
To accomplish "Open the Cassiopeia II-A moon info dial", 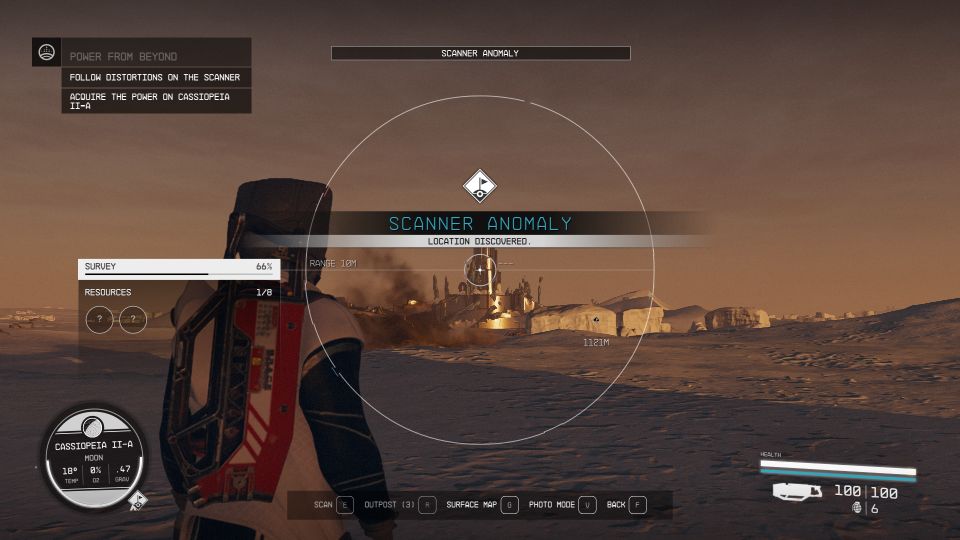I will [92, 458].
